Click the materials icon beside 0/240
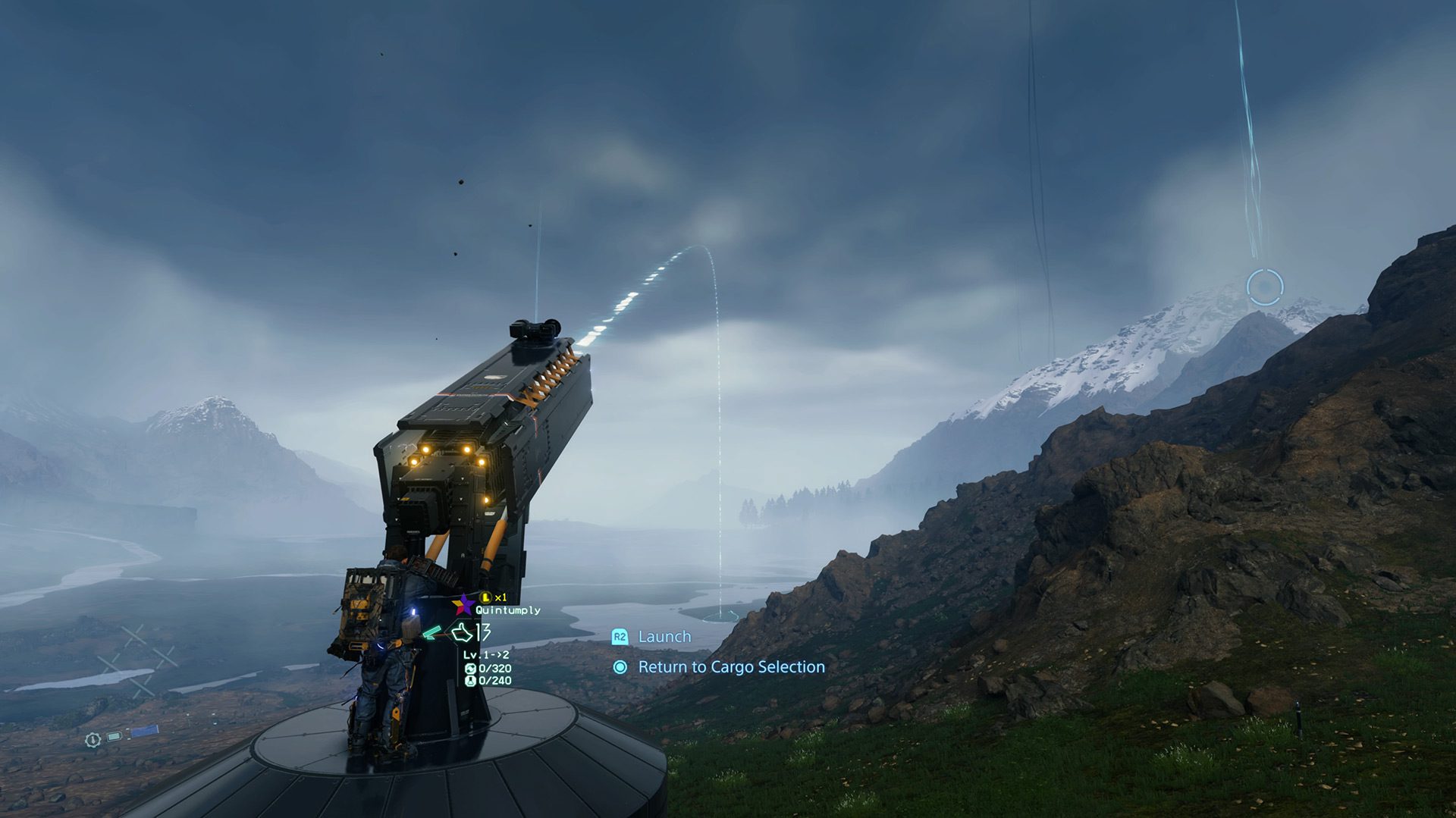This screenshot has height=818, width=1456. click(470, 681)
